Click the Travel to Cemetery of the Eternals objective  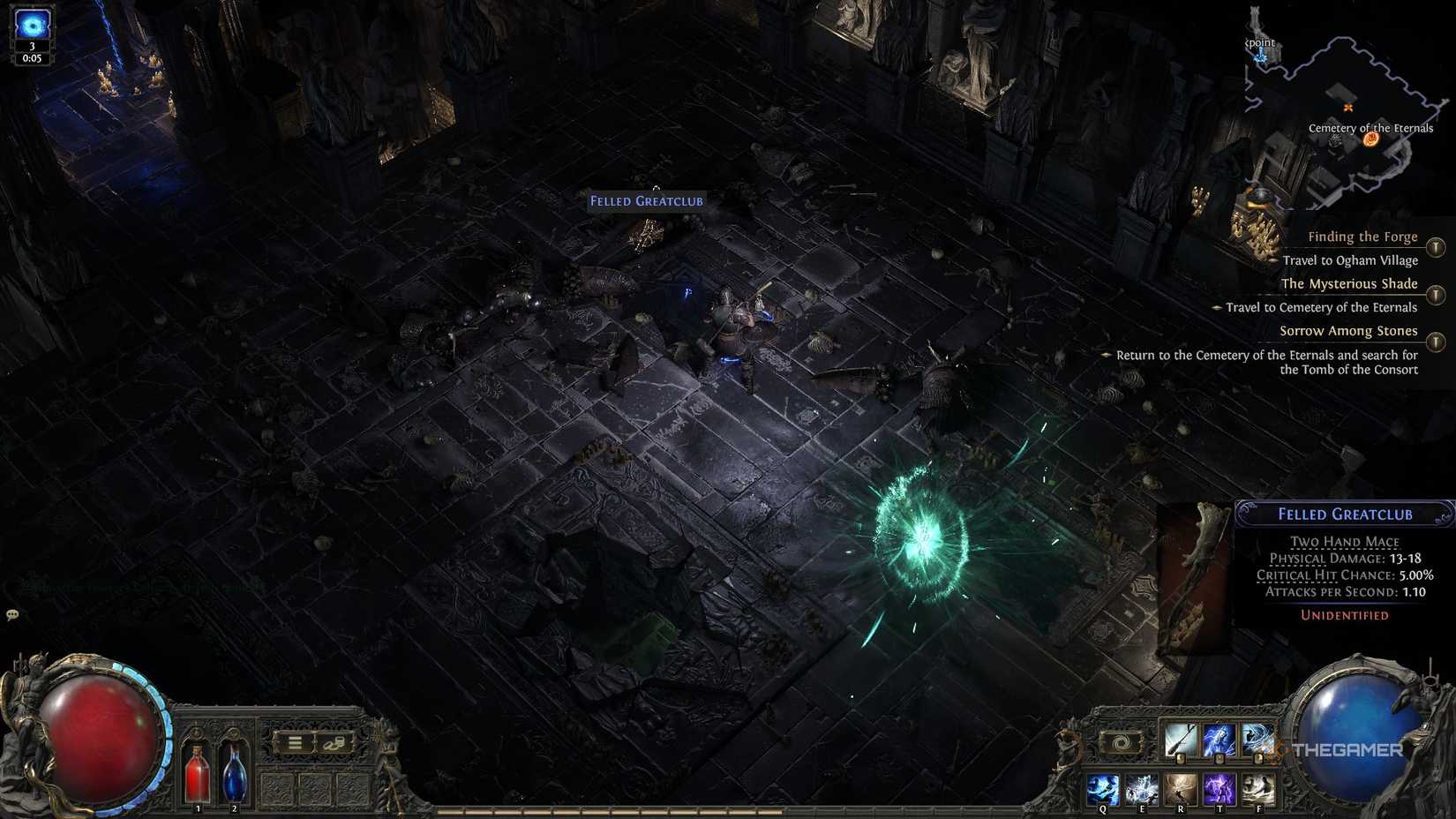point(1321,307)
